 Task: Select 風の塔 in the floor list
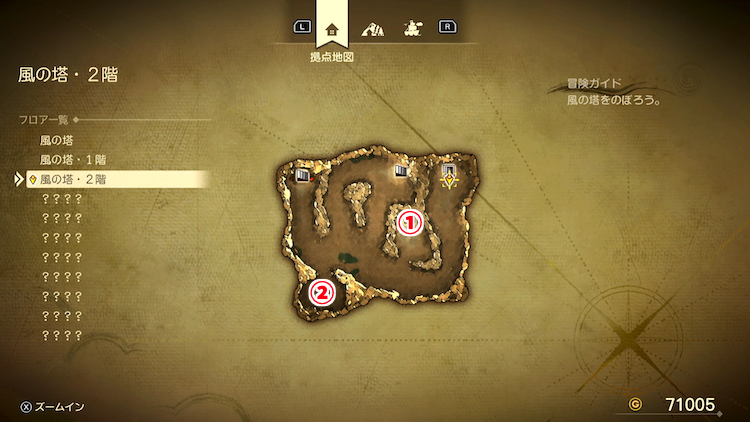click(x=56, y=140)
